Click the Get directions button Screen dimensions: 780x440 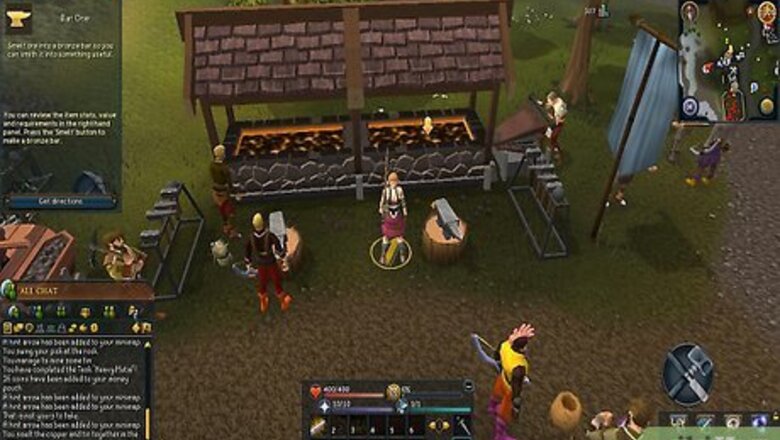pyautogui.click(x=60, y=201)
